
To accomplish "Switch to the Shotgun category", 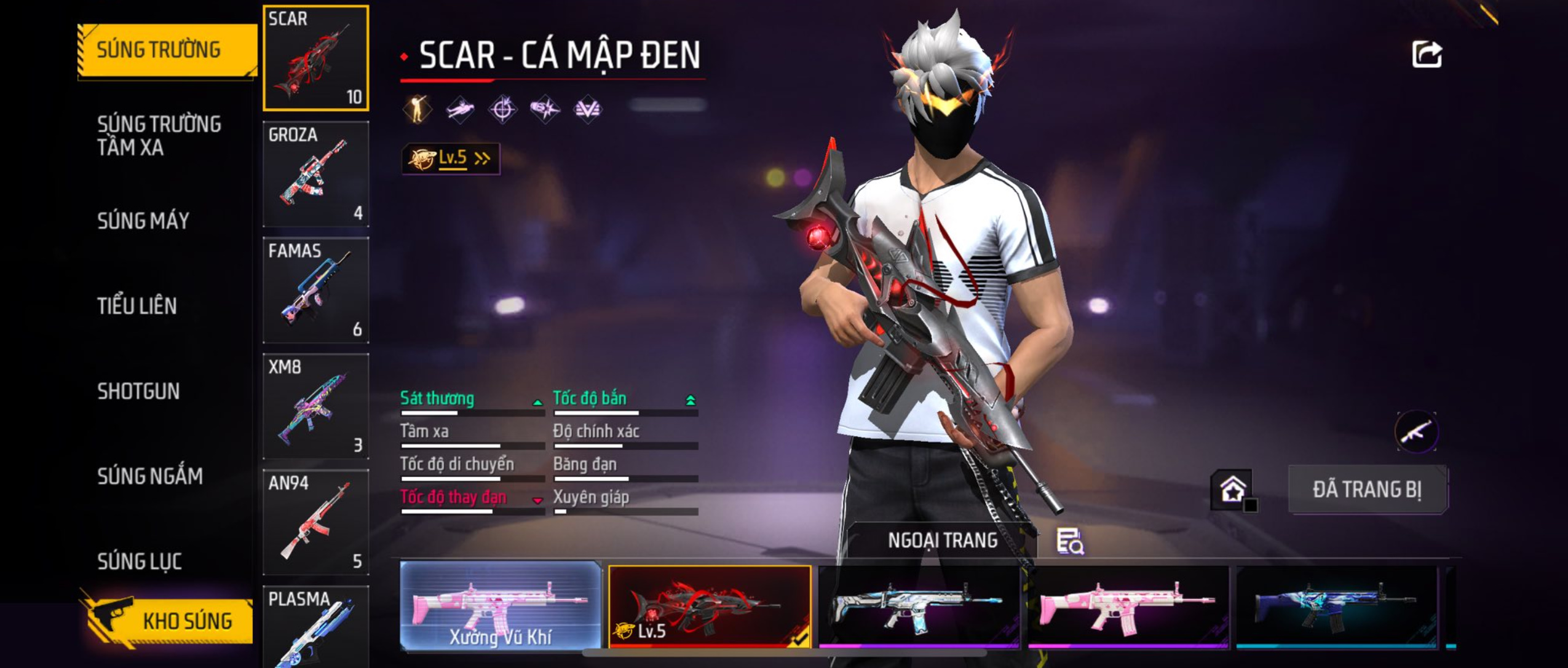I will pyautogui.click(x=138, y=391).
